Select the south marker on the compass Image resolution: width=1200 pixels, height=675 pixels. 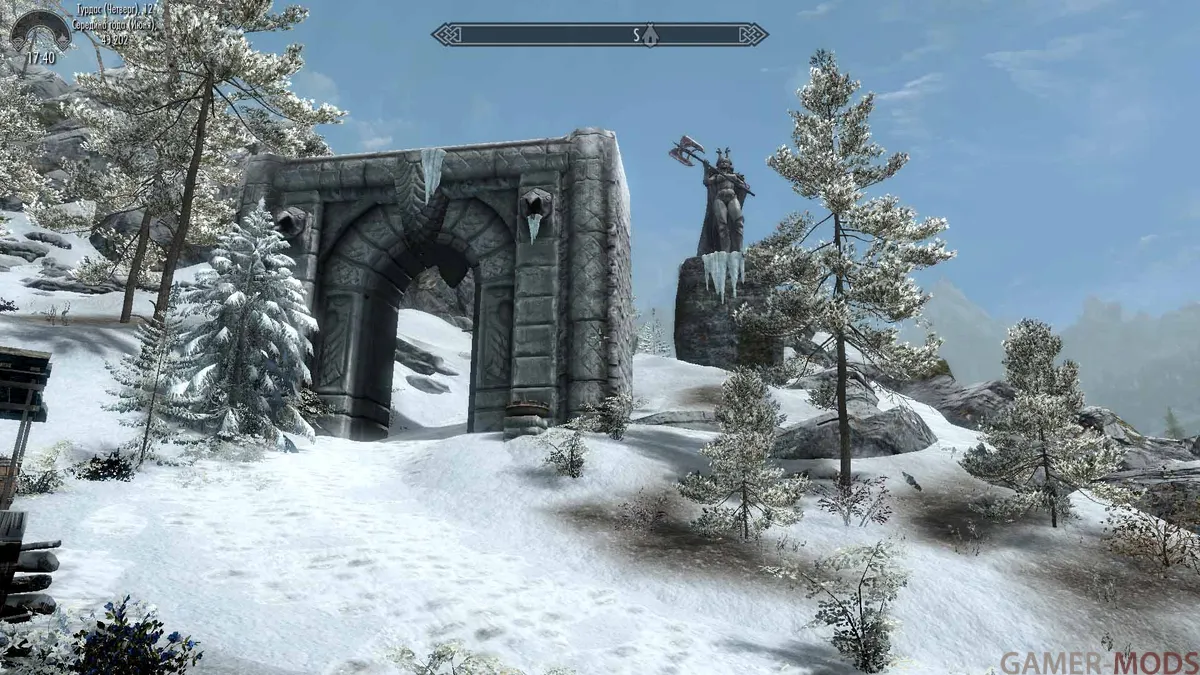point(636,35)
